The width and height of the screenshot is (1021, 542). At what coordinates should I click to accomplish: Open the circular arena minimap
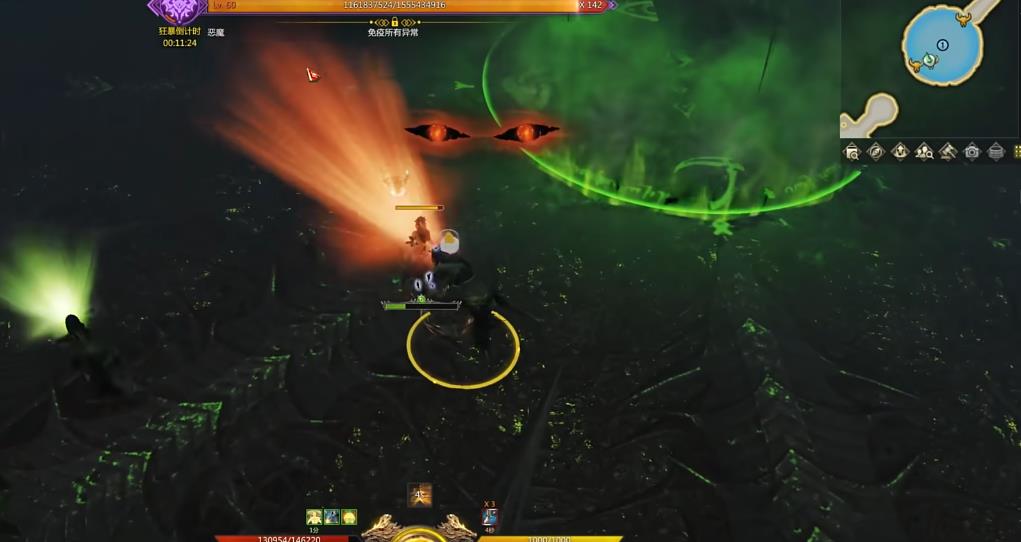pyautogui.click(x=942, y=44)
